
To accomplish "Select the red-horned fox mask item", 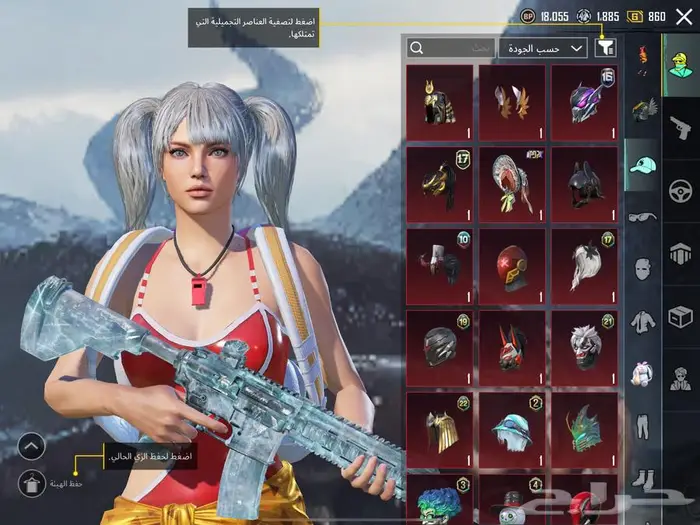I will click(512, 348).
